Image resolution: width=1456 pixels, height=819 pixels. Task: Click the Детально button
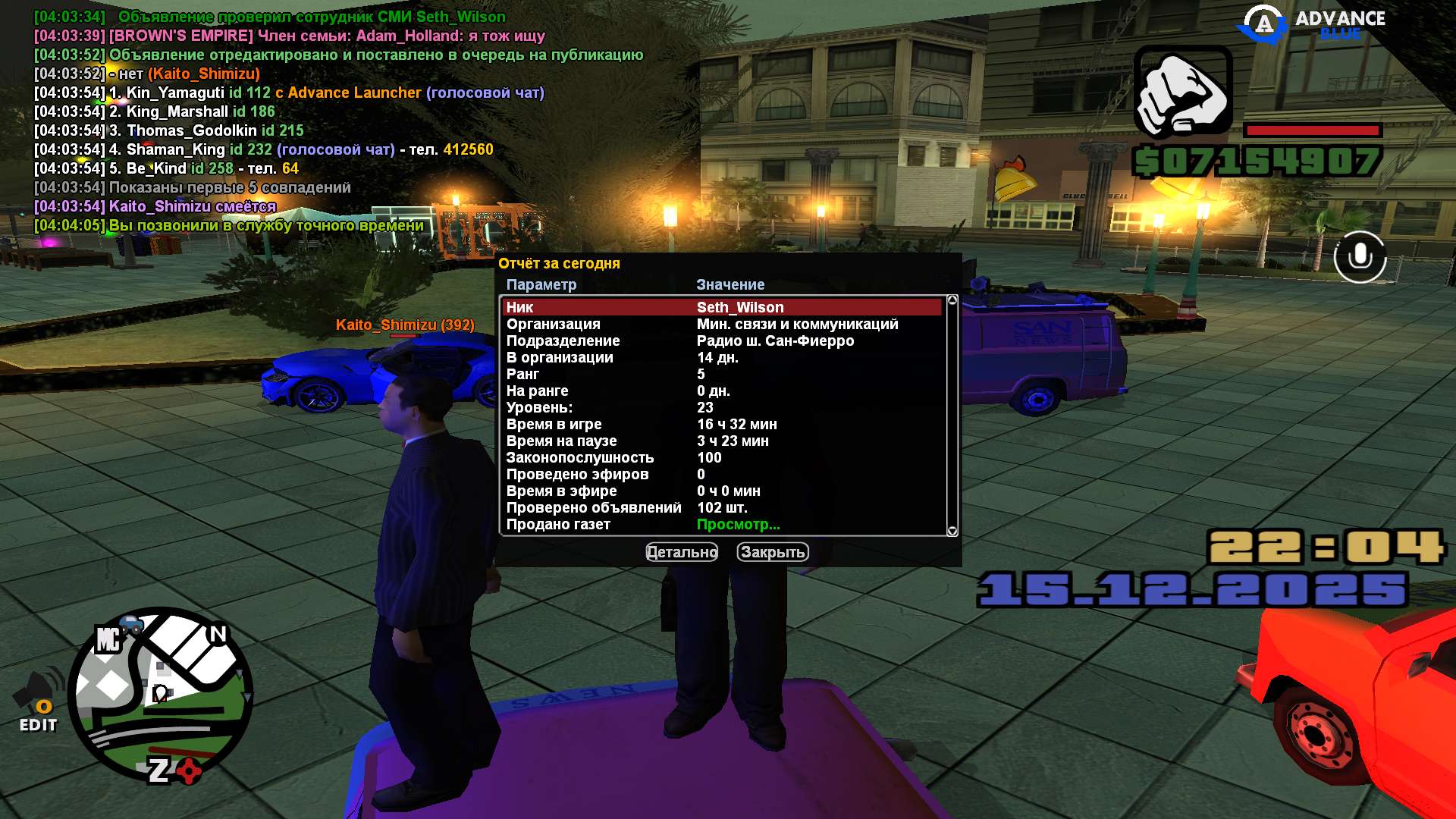681,552
